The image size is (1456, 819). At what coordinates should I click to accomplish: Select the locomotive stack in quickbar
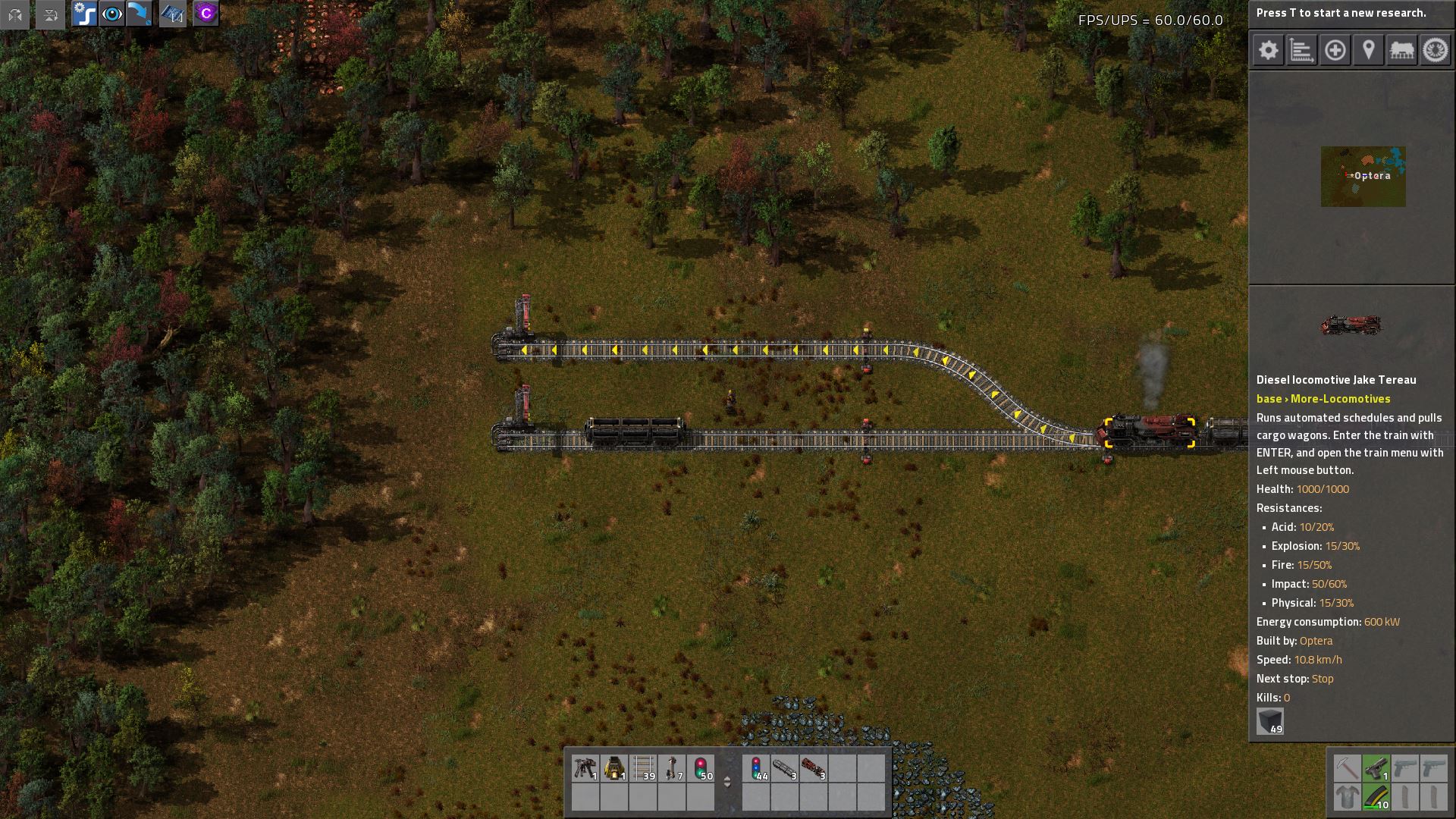click(x=813, y=769)
